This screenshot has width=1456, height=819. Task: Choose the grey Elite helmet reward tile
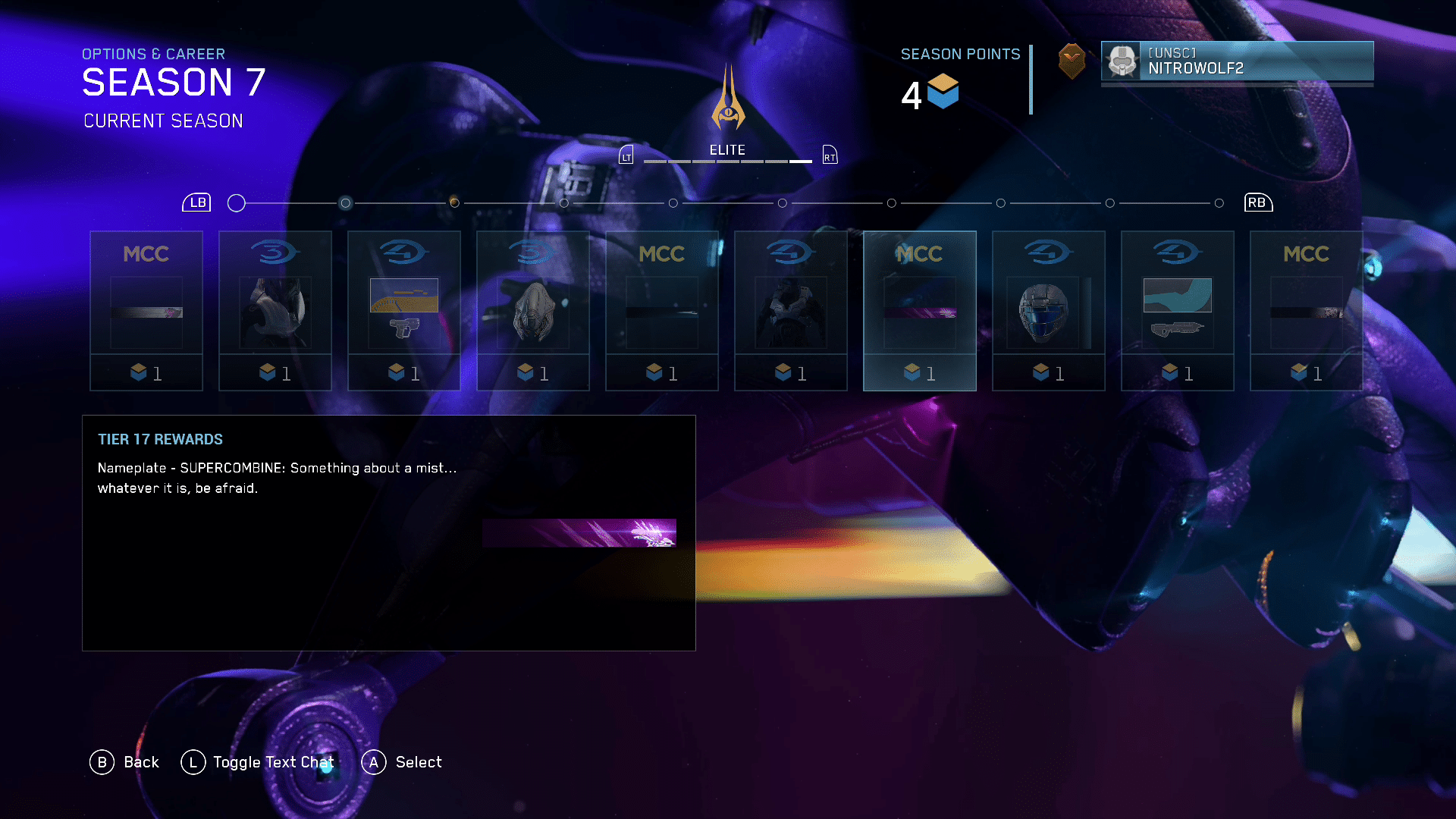coord(532,311)
